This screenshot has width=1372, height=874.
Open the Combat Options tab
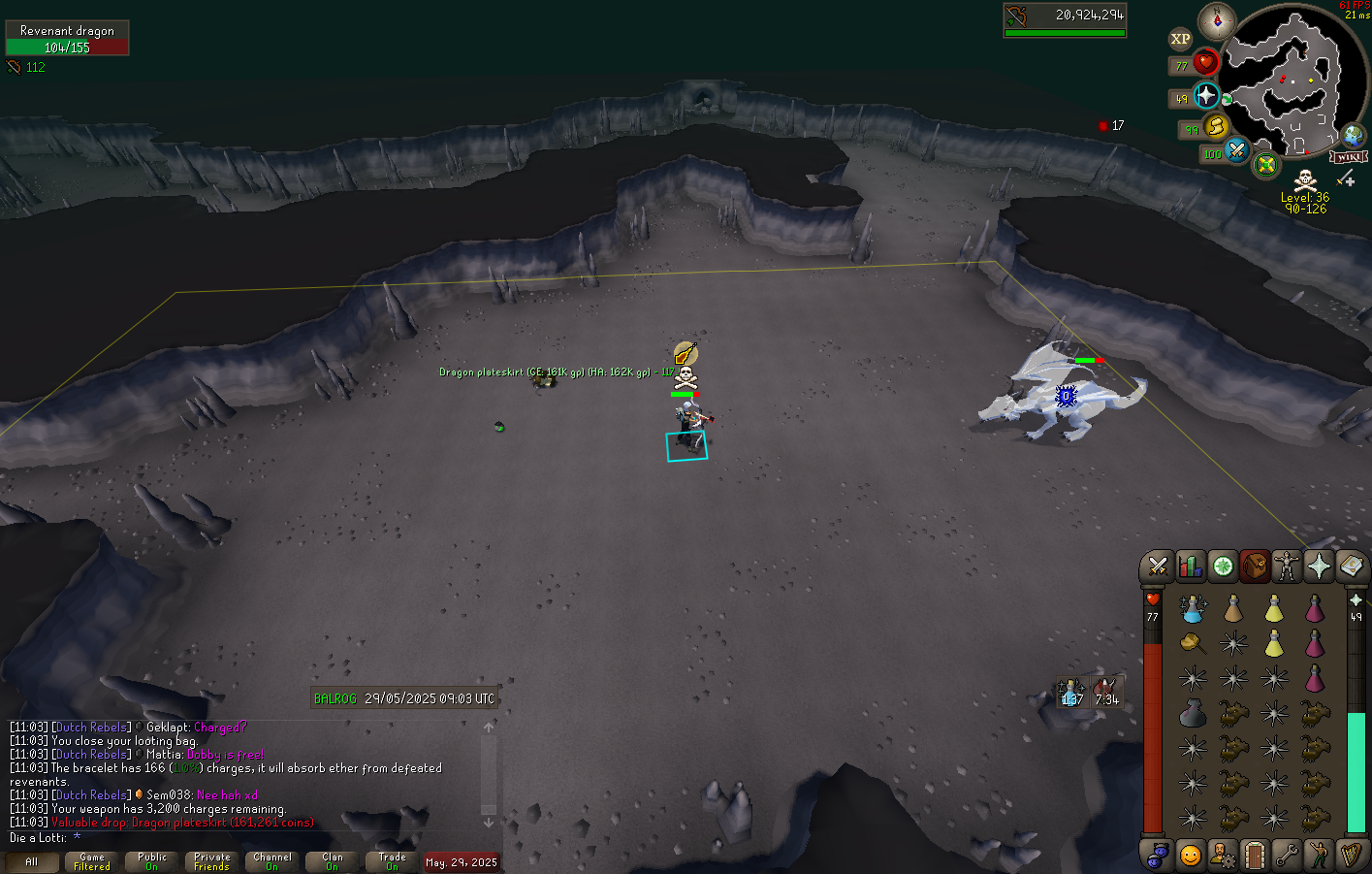point(1157,566)
